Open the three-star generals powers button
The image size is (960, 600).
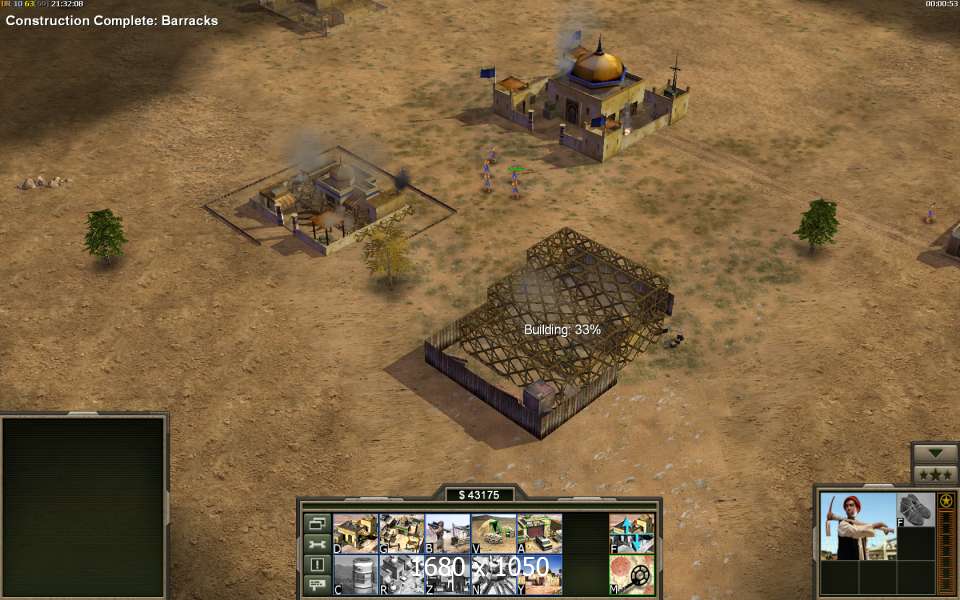pyautogui.click(x=935, y=474)
